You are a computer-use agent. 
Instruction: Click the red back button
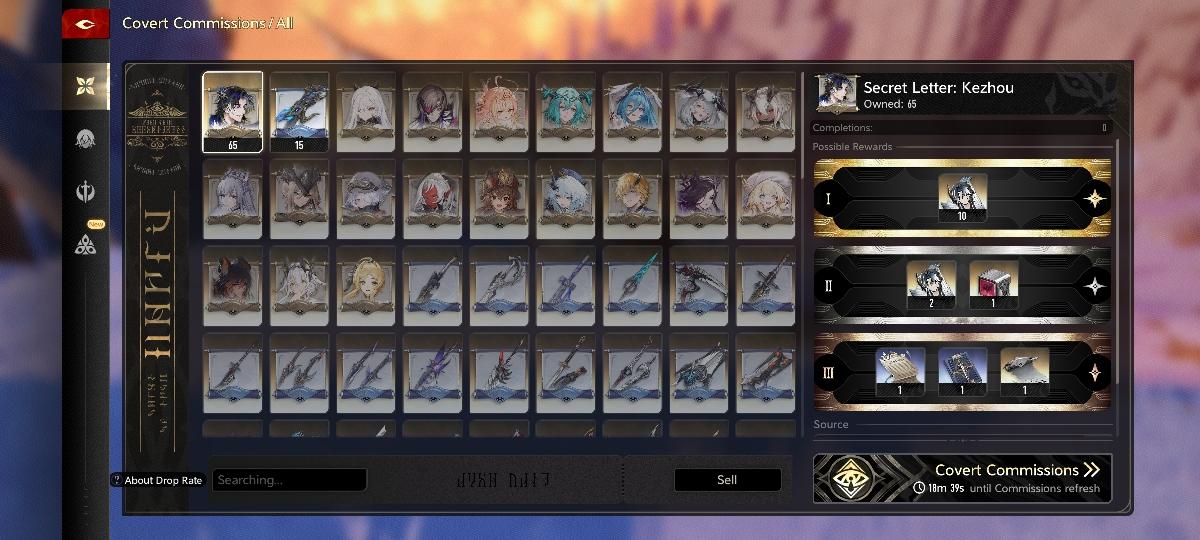point(85,24)
